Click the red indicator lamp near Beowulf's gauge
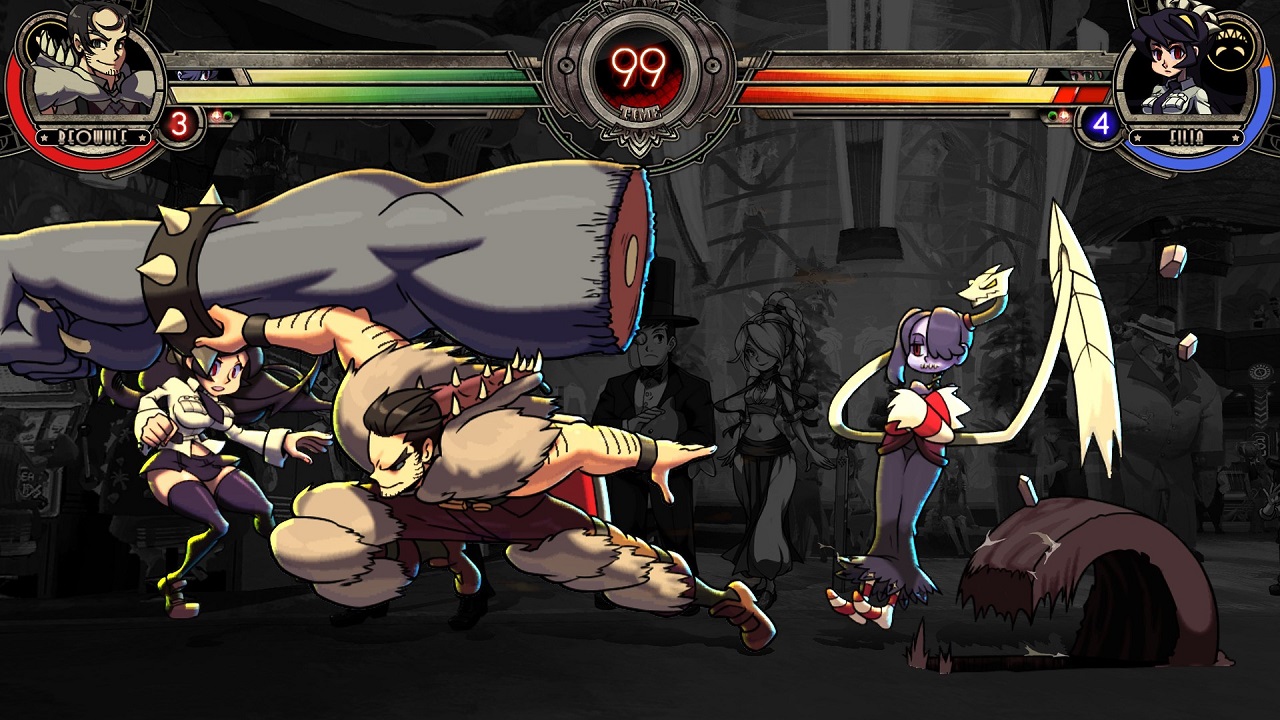 point(216,115)
